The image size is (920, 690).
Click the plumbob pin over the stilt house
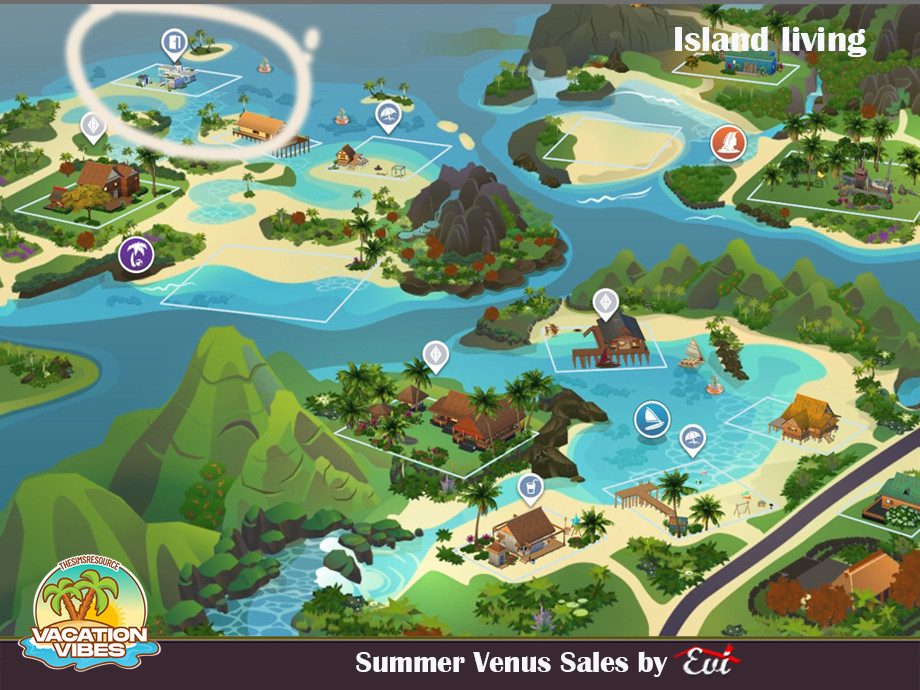(604, 300)
